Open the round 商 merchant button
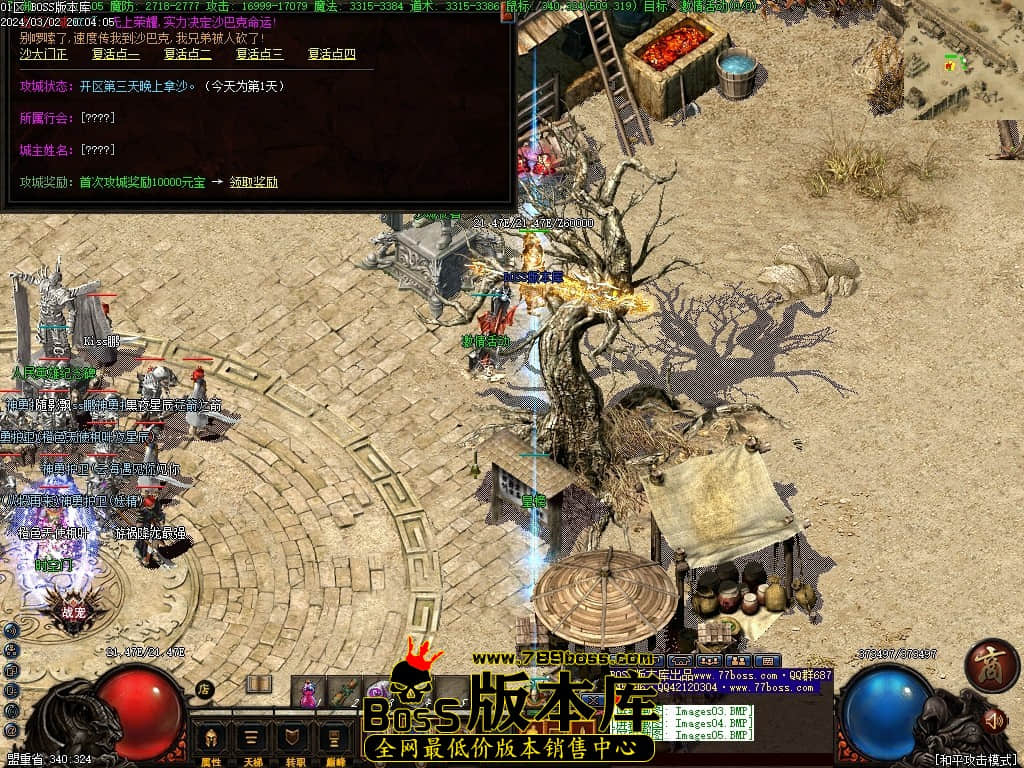Viewport: 1024px width, 768px height. coord(992,664)
